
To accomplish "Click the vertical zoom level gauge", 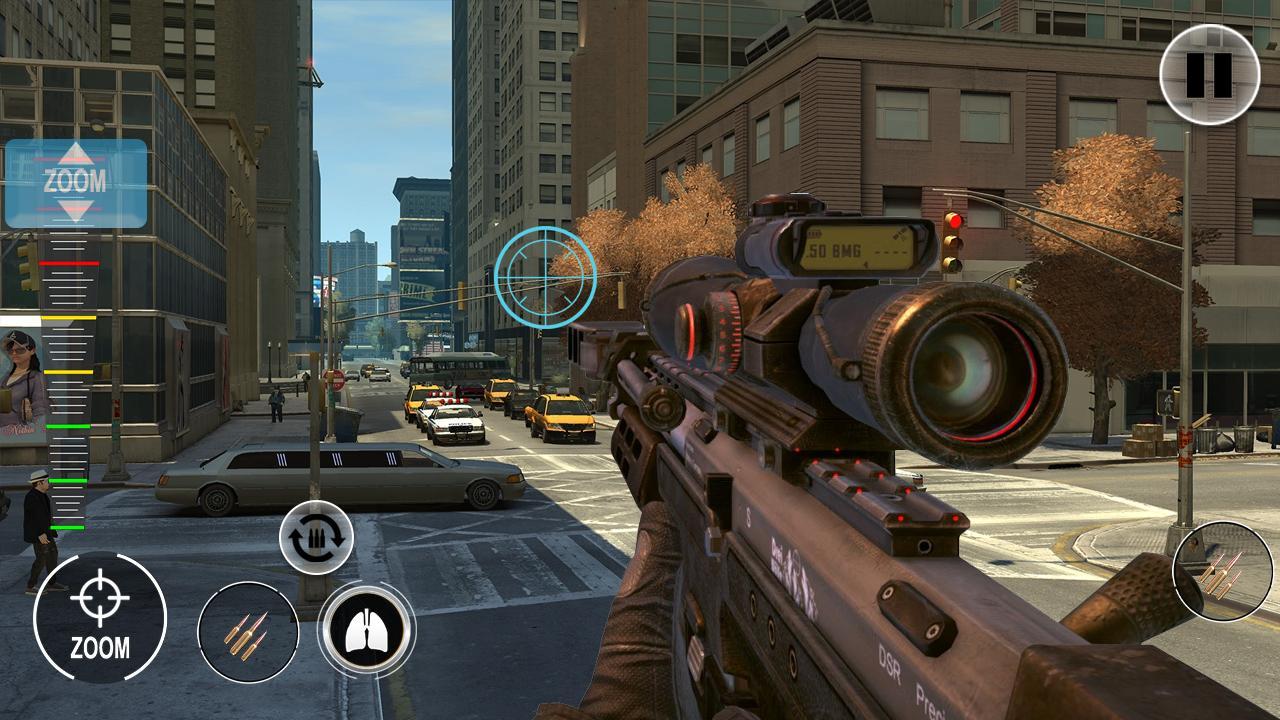I will (x=68, y=390).
